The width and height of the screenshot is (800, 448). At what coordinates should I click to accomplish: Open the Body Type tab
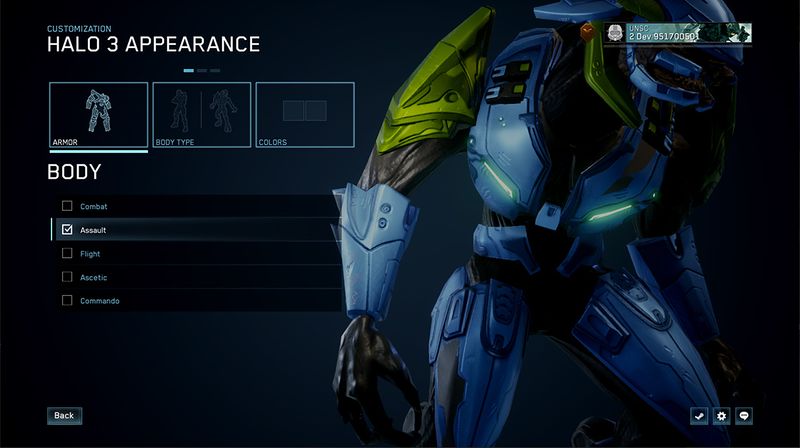coord(201,115)
